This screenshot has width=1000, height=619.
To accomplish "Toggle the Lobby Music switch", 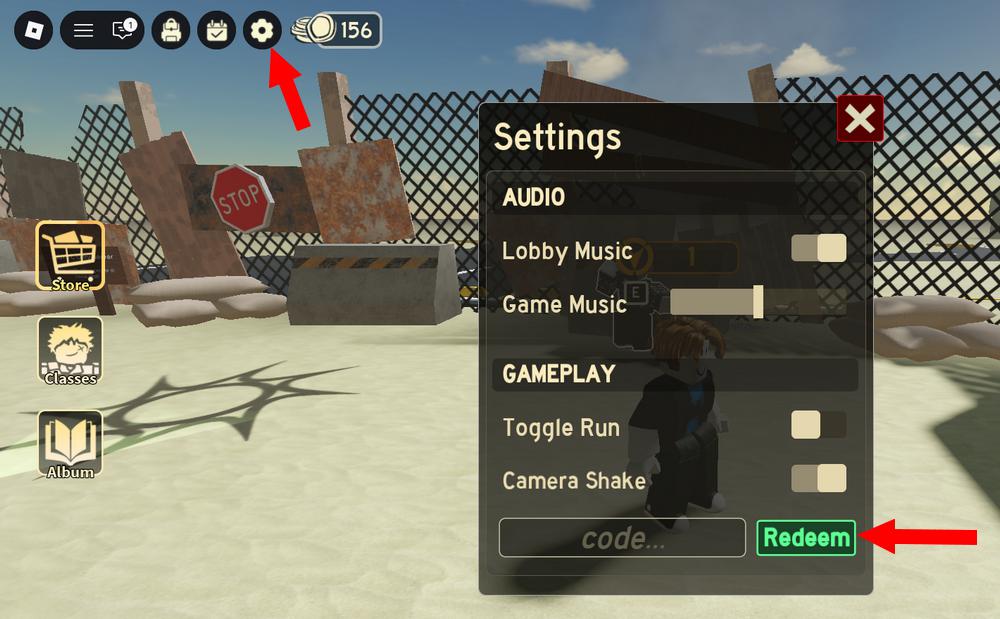I will coord(819,248).
